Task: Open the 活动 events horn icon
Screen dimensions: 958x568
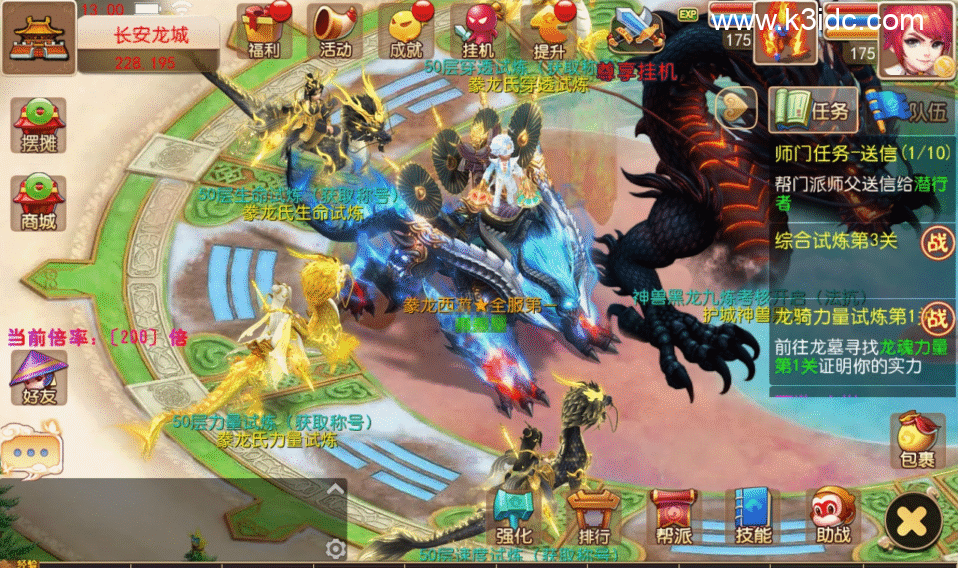Action: (x=335, y=30)
